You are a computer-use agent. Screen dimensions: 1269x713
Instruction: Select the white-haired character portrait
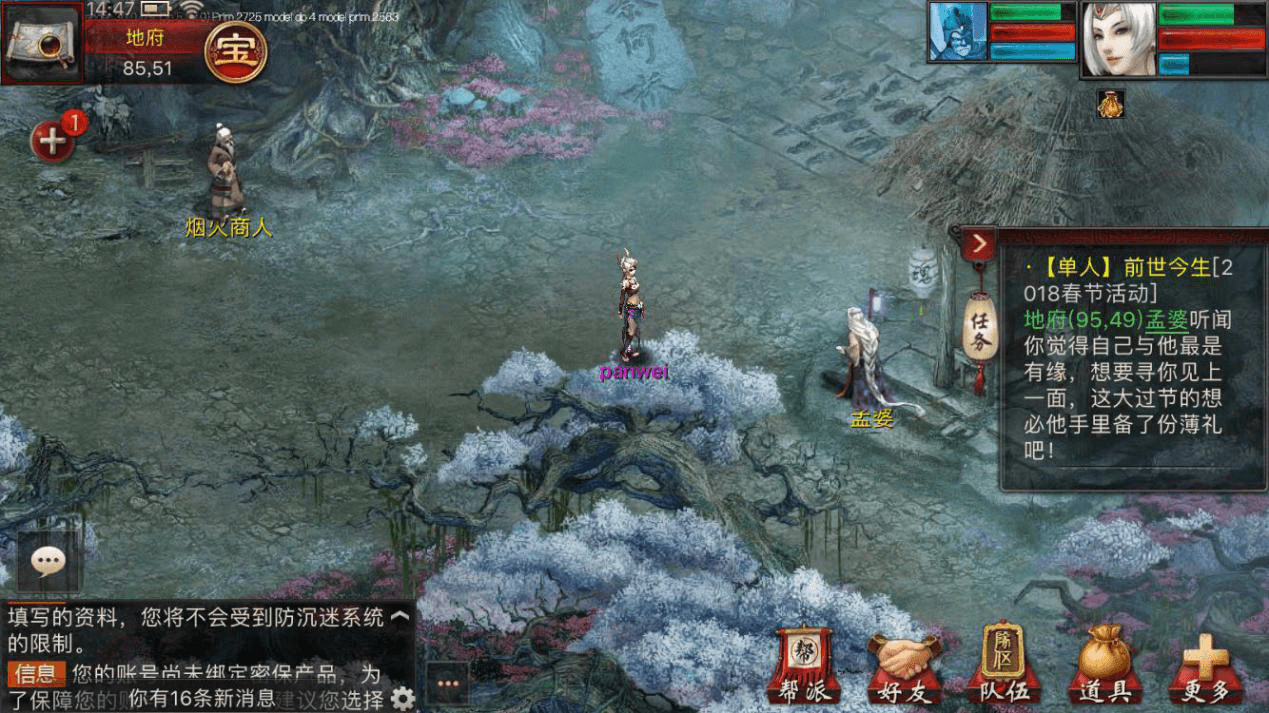click(x=1118, y=40)
